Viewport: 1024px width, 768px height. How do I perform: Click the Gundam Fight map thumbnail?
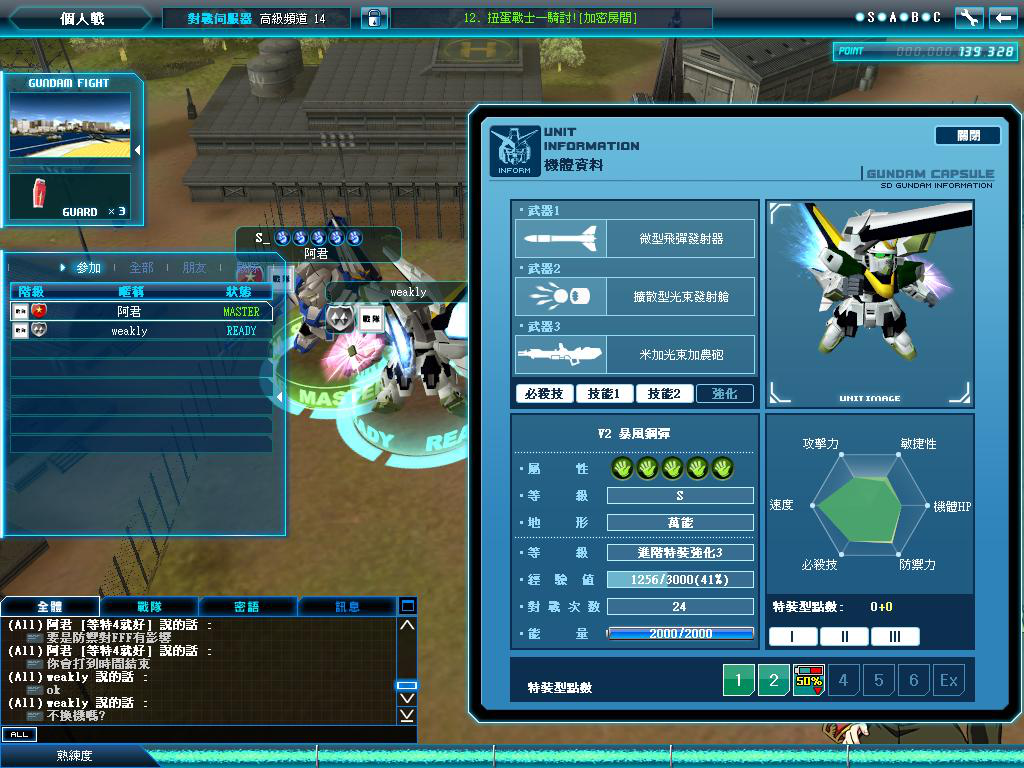point(70,125)
